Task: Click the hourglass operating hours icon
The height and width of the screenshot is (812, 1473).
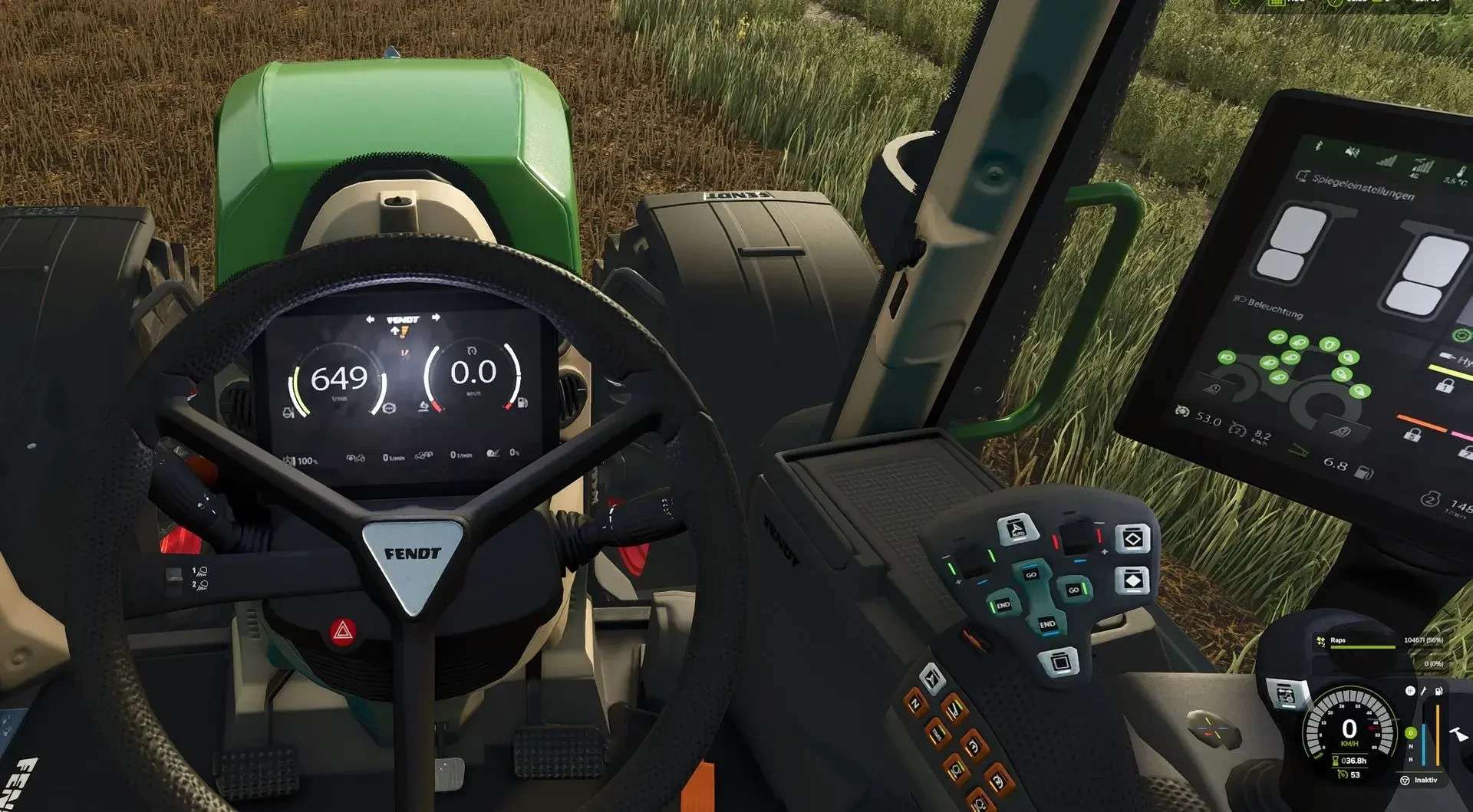Action: [x=1336, y=761]
